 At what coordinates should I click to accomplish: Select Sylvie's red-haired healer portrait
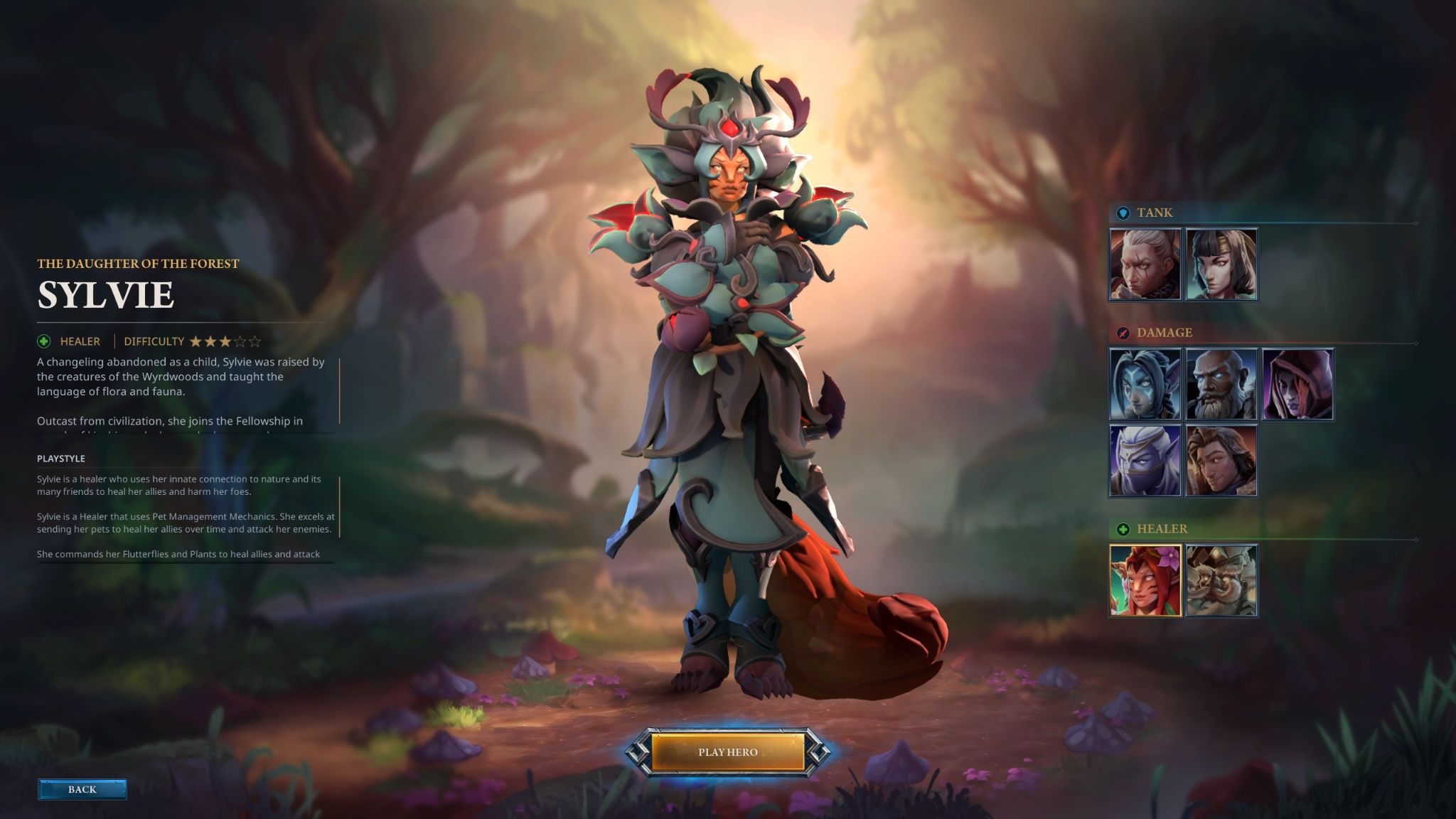(x=1145, y=580)
